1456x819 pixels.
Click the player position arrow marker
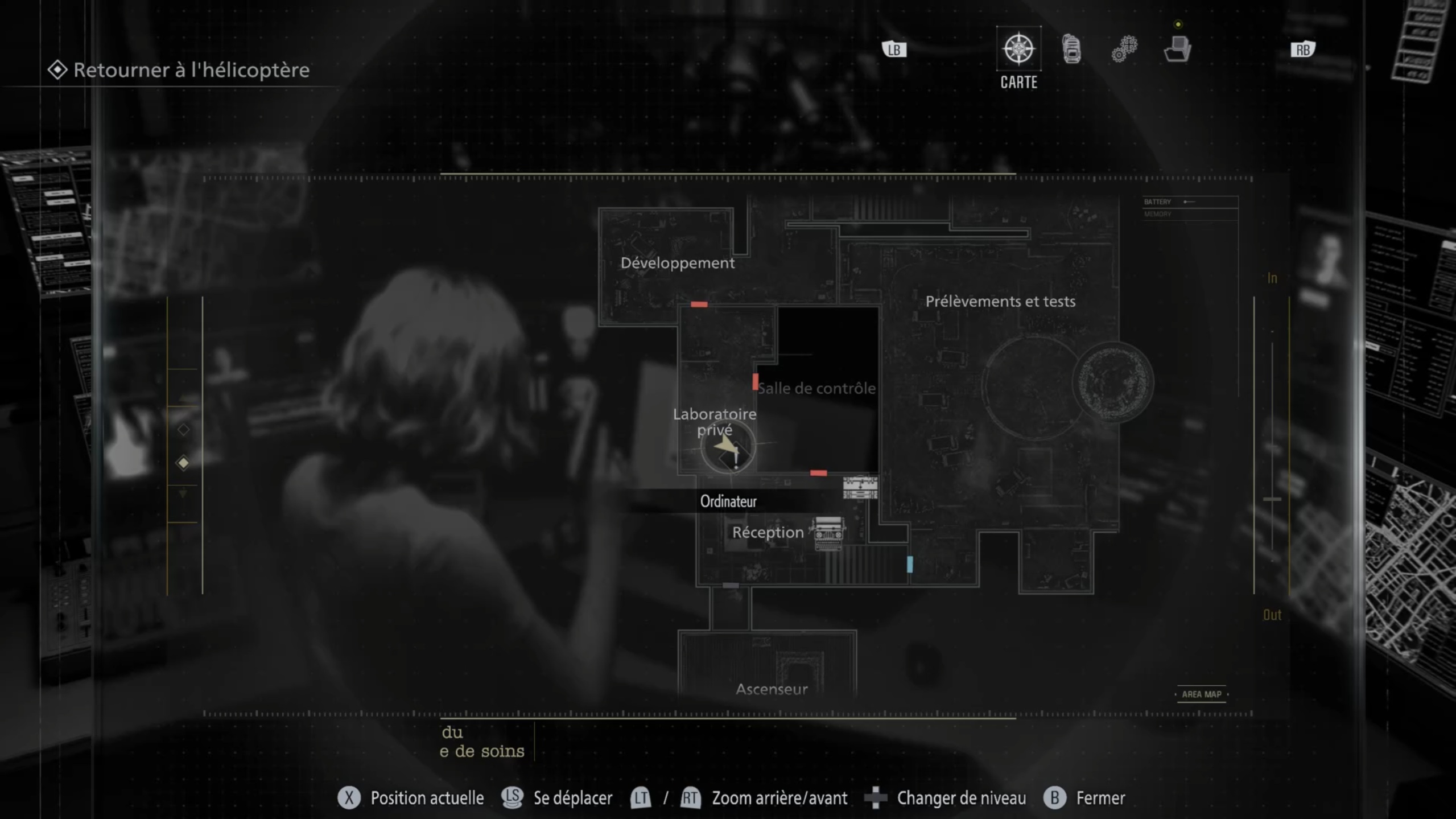(x=727, y=447)
